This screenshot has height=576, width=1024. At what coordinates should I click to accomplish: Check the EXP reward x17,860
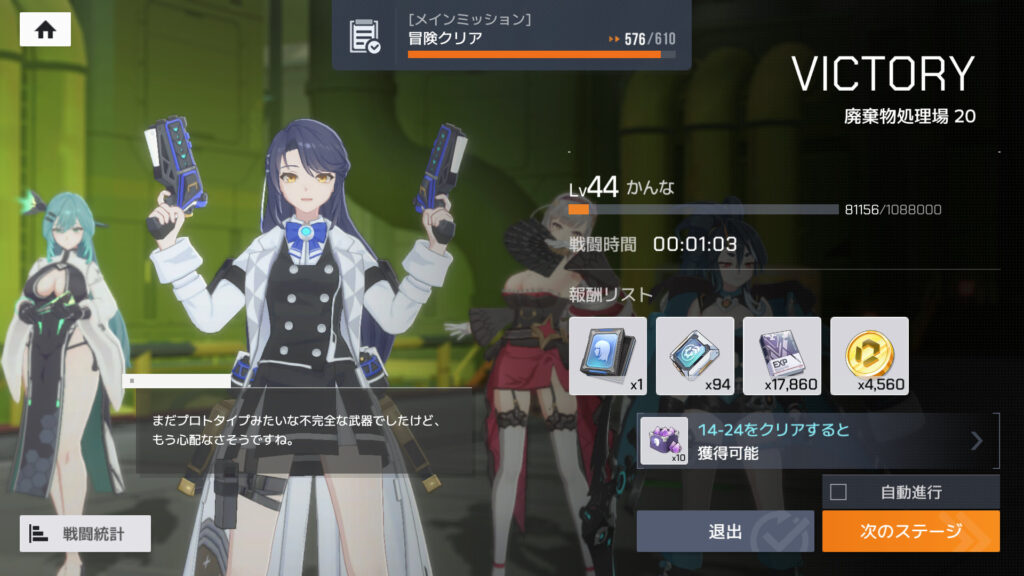point(782,356)
